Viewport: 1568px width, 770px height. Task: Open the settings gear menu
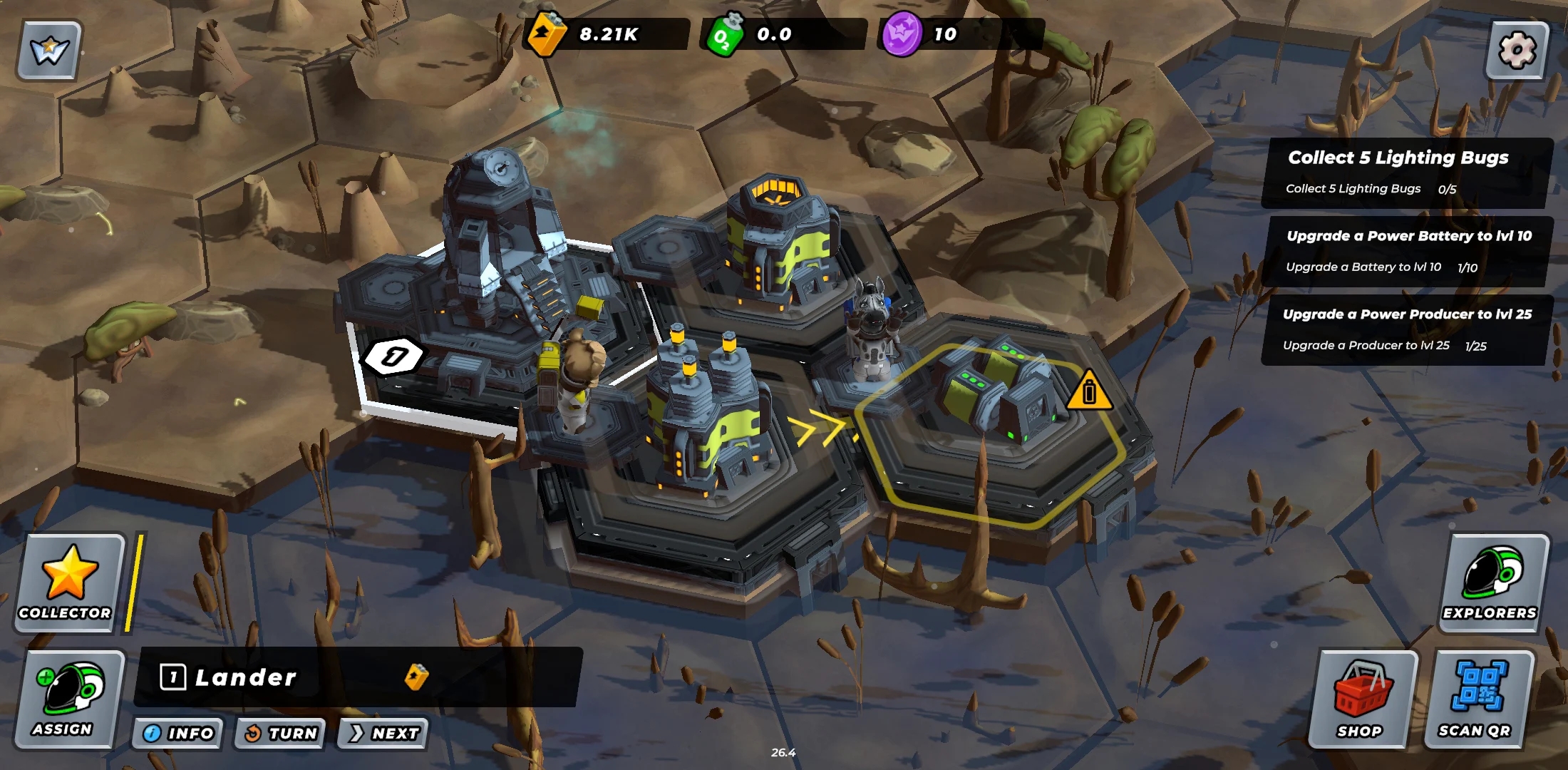click(1517, 50)
